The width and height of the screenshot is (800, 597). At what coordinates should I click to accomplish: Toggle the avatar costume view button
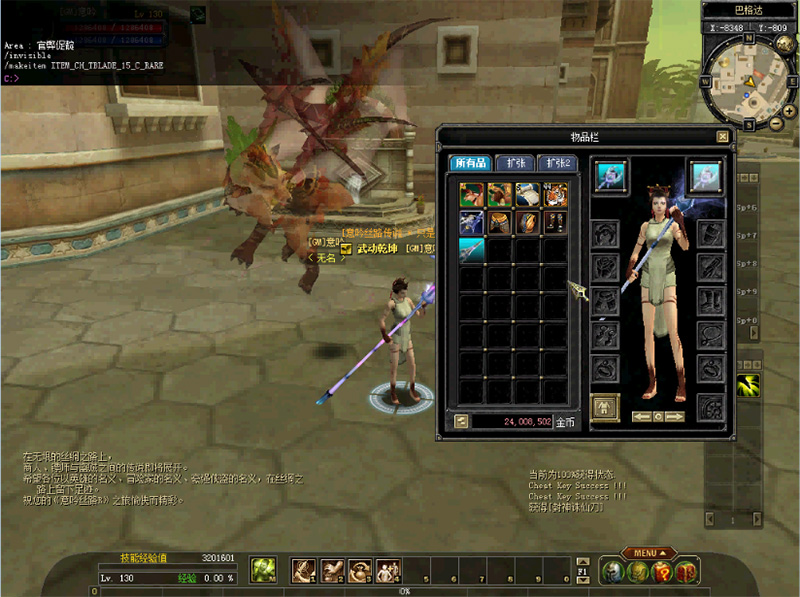pos(606,406)
